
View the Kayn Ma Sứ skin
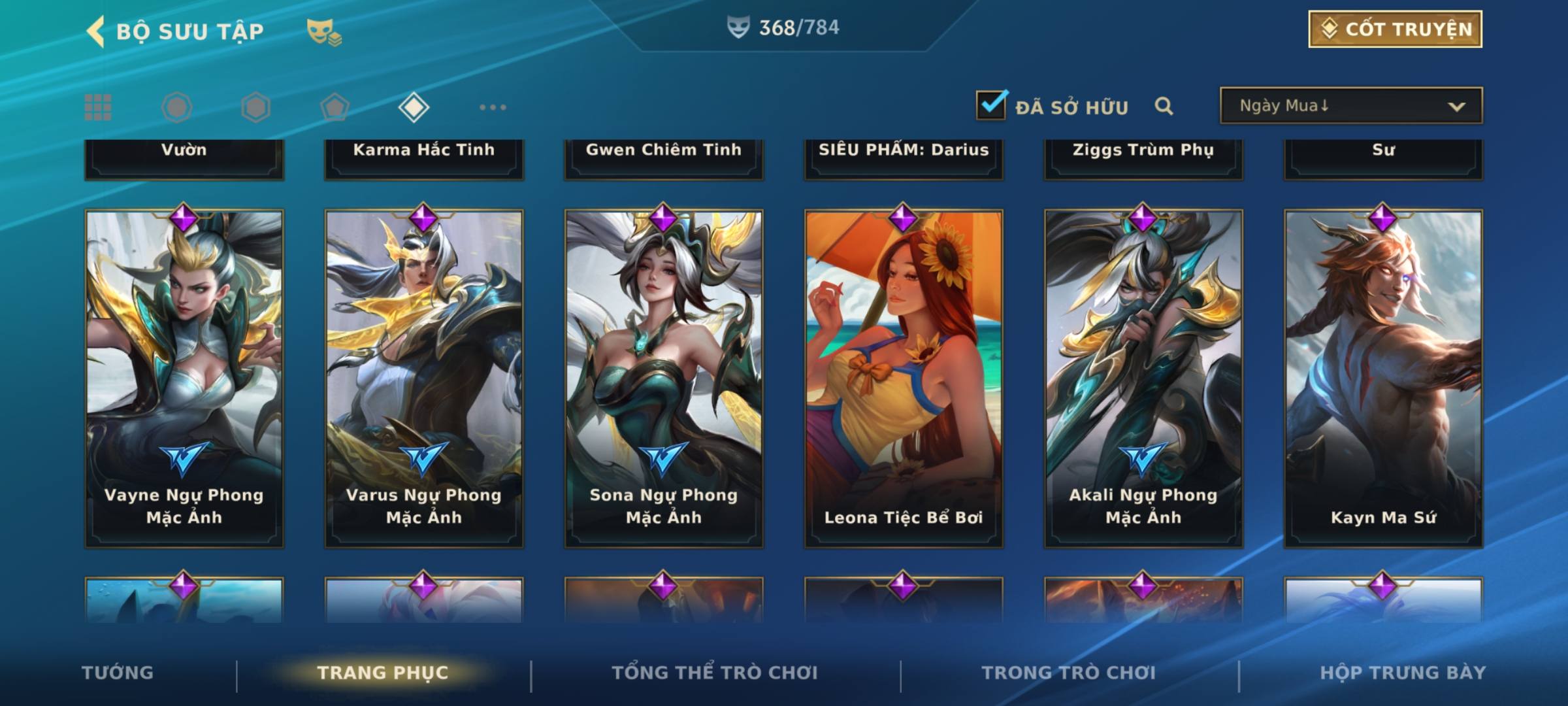1383,378
